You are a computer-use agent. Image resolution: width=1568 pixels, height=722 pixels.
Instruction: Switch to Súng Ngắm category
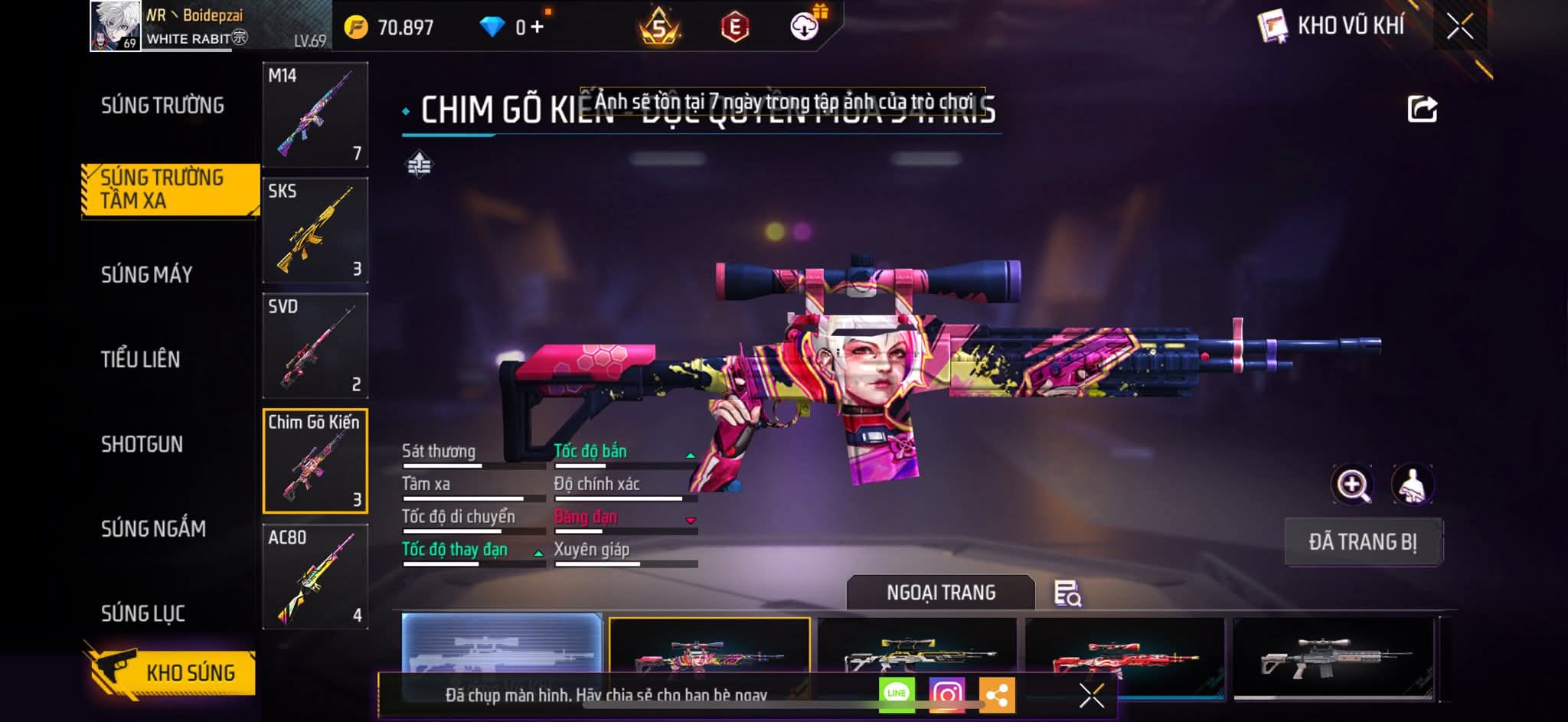pyautogui.click(x=153, y=528)
